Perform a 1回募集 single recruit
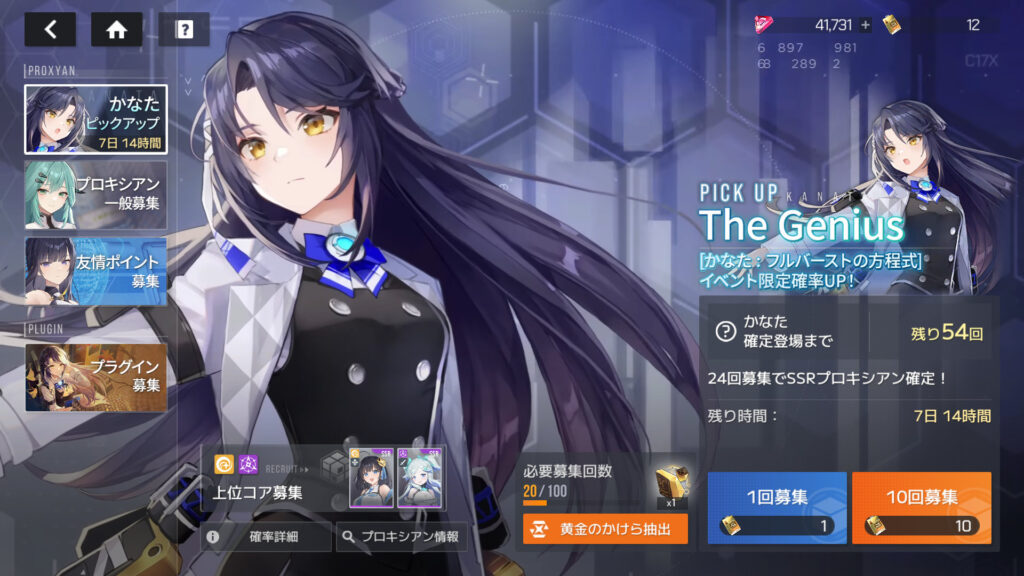Screen dimensions: 1024x576 pyautogui.click(x=777, y=508)
